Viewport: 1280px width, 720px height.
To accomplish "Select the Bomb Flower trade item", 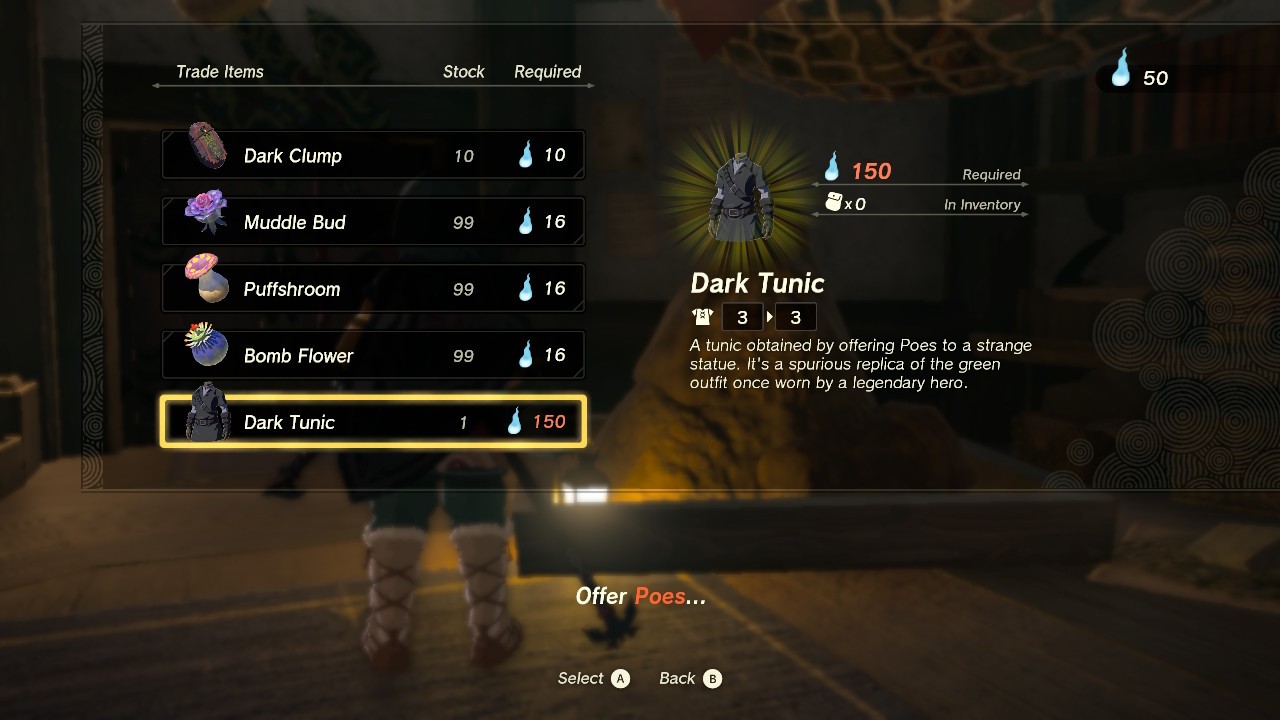I will click(373, 355).
